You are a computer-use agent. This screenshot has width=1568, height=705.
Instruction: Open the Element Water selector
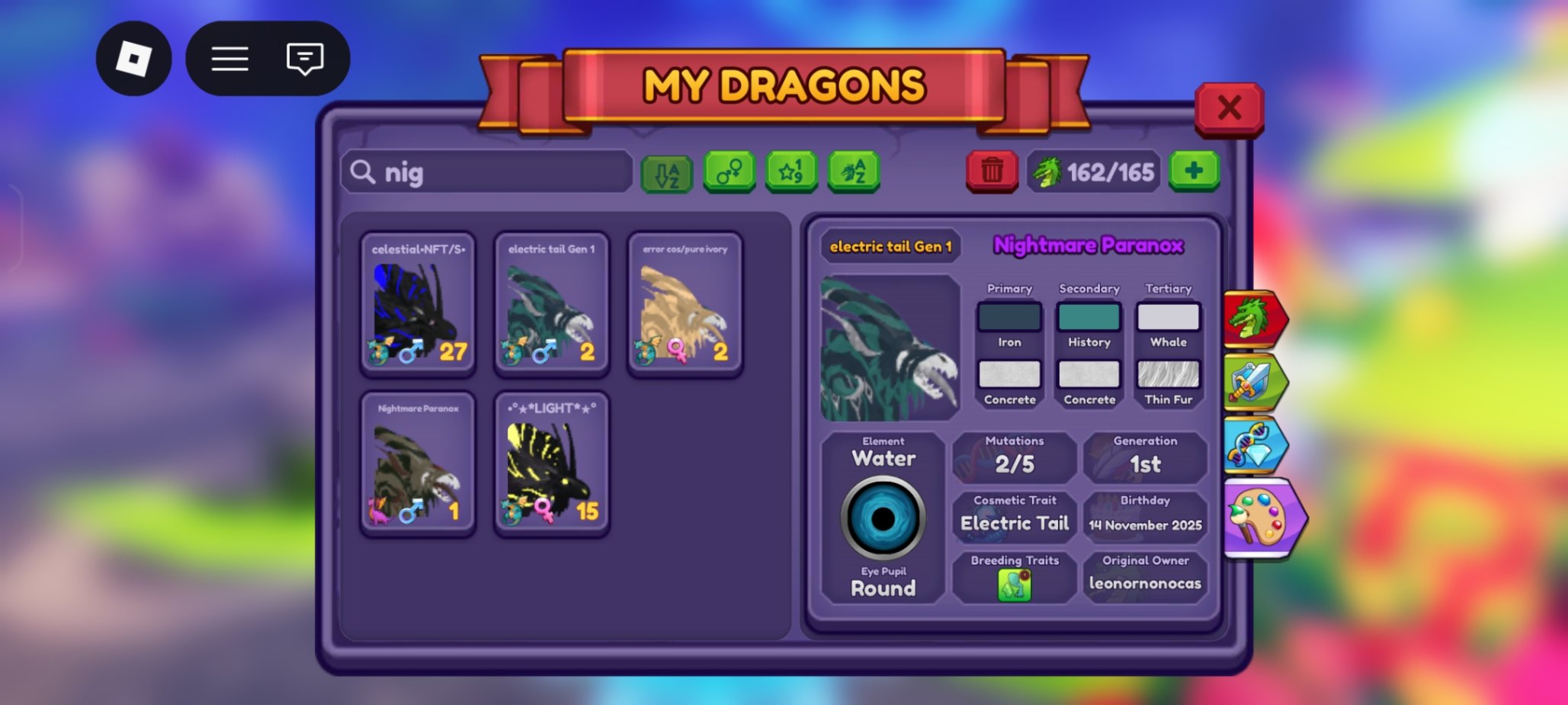pyautogui.click(x=884, y=458)
